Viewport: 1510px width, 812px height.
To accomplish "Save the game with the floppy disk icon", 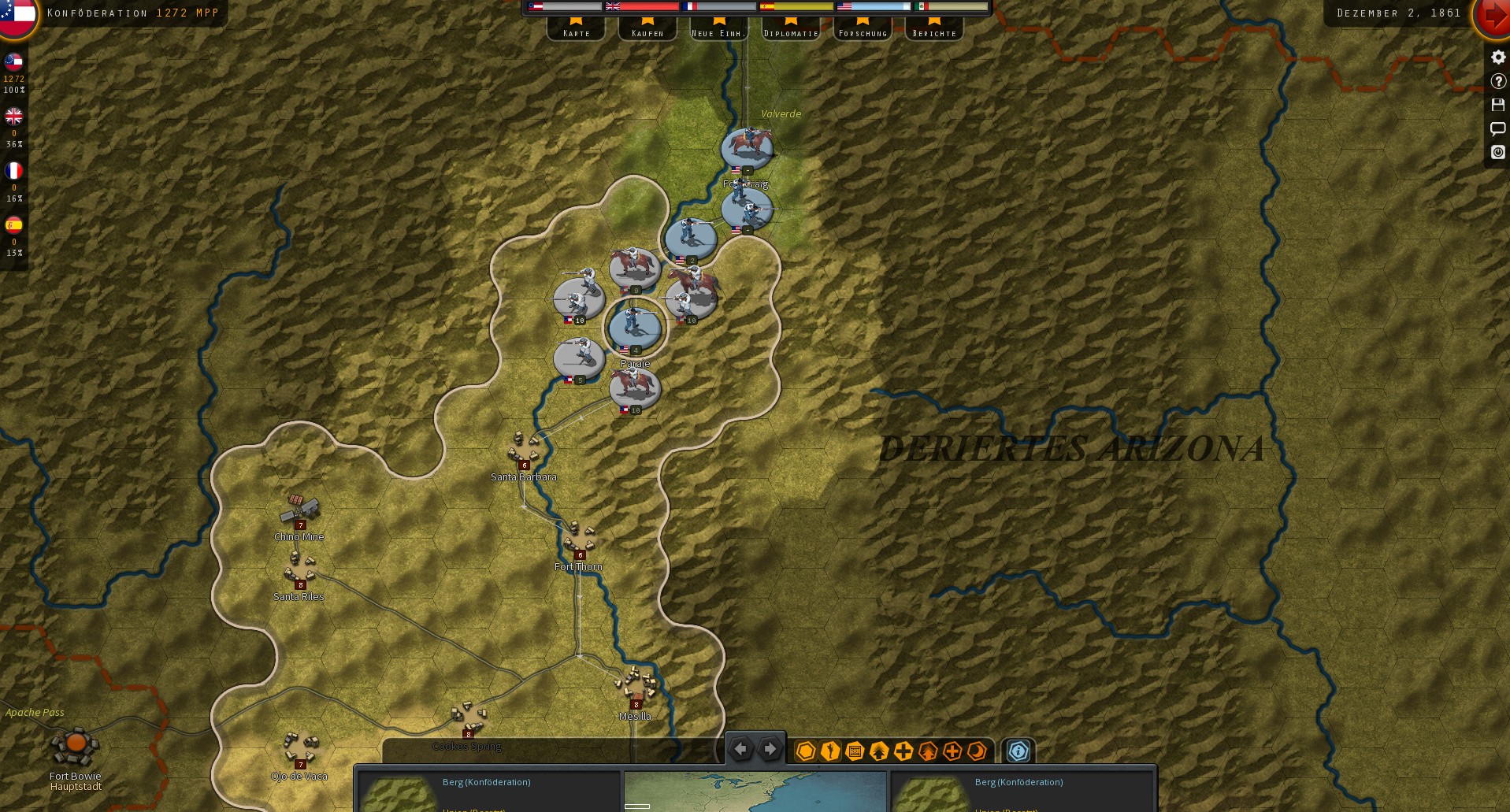I will point(1497,104).
